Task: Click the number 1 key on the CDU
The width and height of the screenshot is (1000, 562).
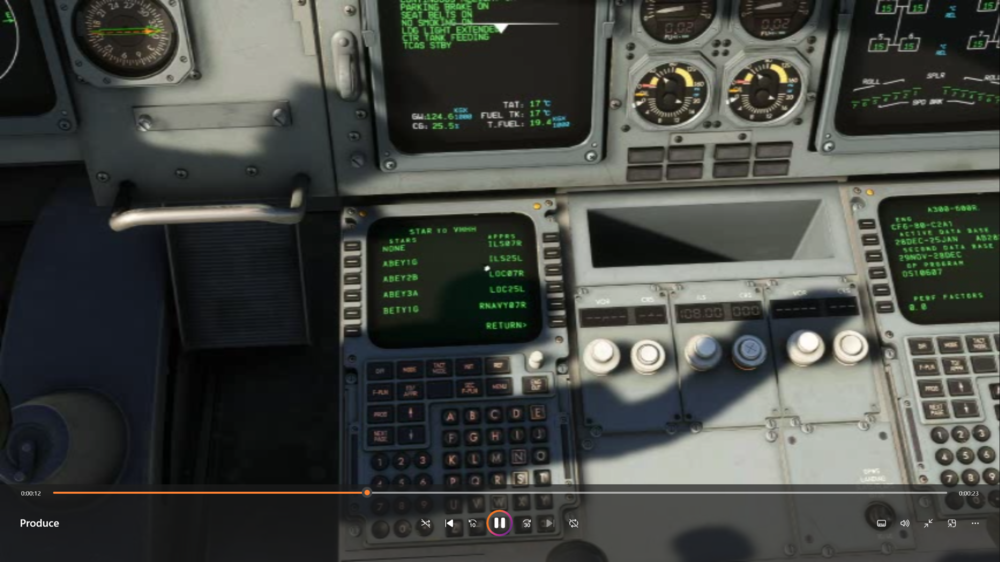Action: pyautogui.click(x=378, y=461)
